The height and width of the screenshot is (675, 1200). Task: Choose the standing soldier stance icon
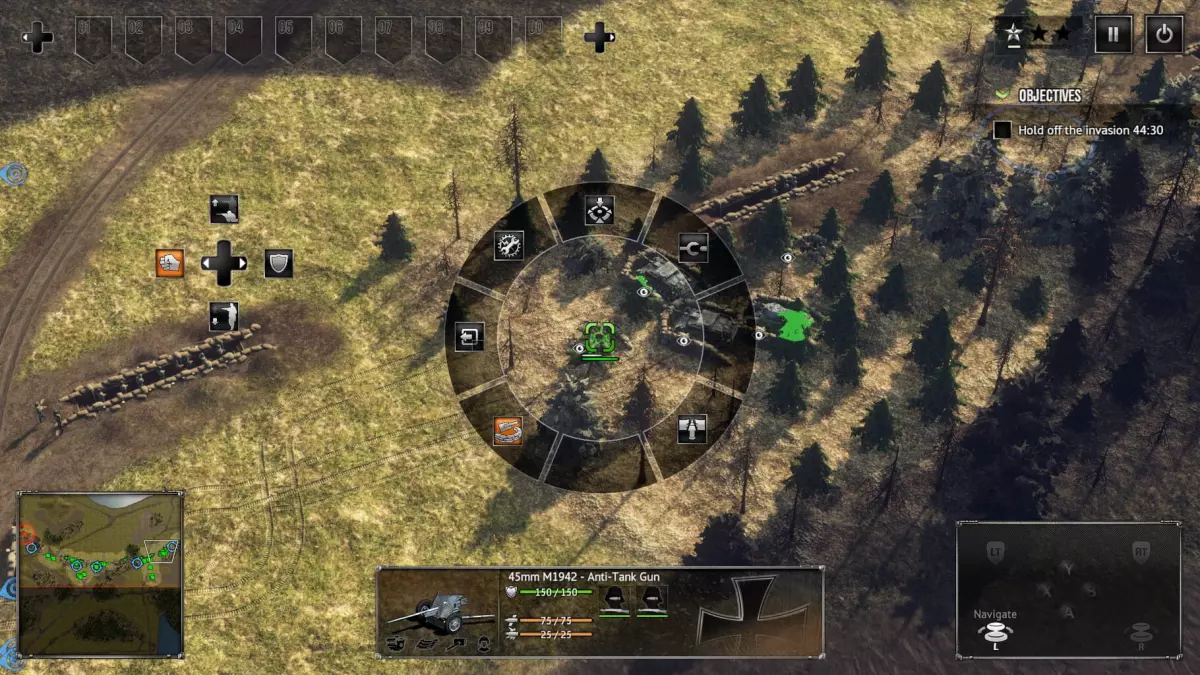click(x=224, y=317)
